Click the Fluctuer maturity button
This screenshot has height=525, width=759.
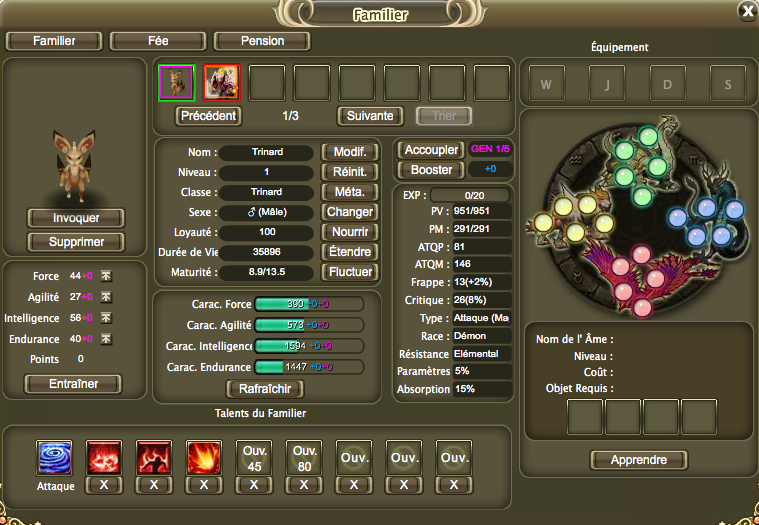348,272
